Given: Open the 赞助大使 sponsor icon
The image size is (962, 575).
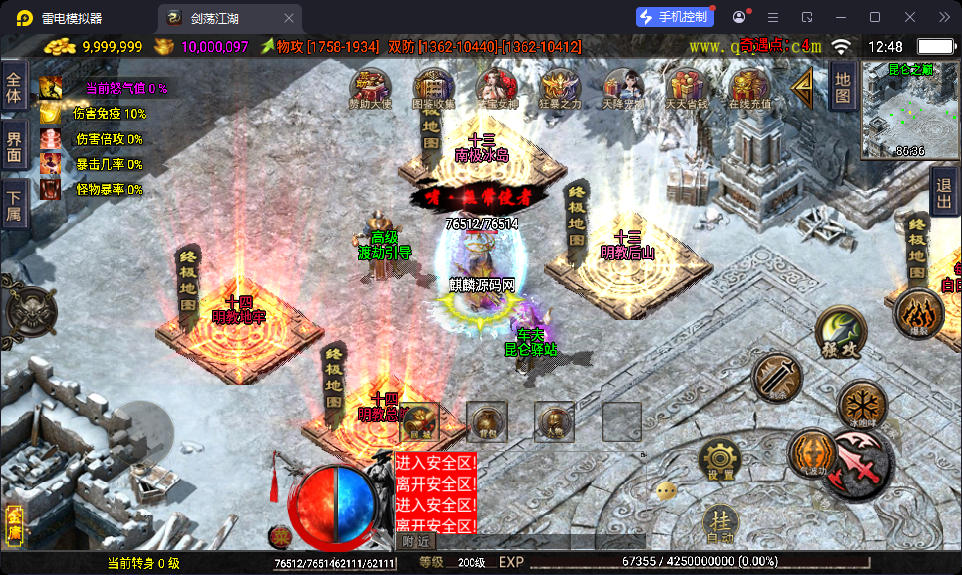Looking at the screenshot, I should (x=371, y=88).
